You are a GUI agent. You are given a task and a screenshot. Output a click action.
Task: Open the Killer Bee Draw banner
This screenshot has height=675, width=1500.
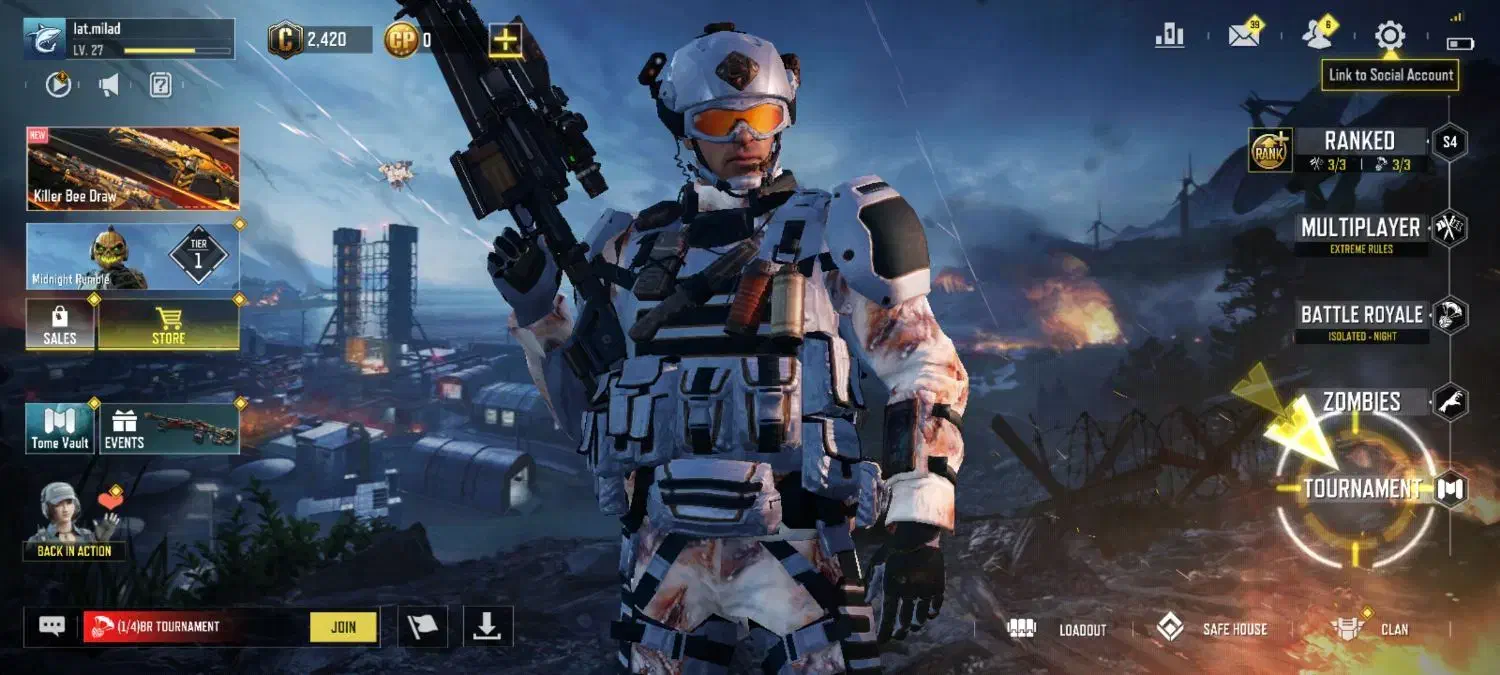pos(133,168)
